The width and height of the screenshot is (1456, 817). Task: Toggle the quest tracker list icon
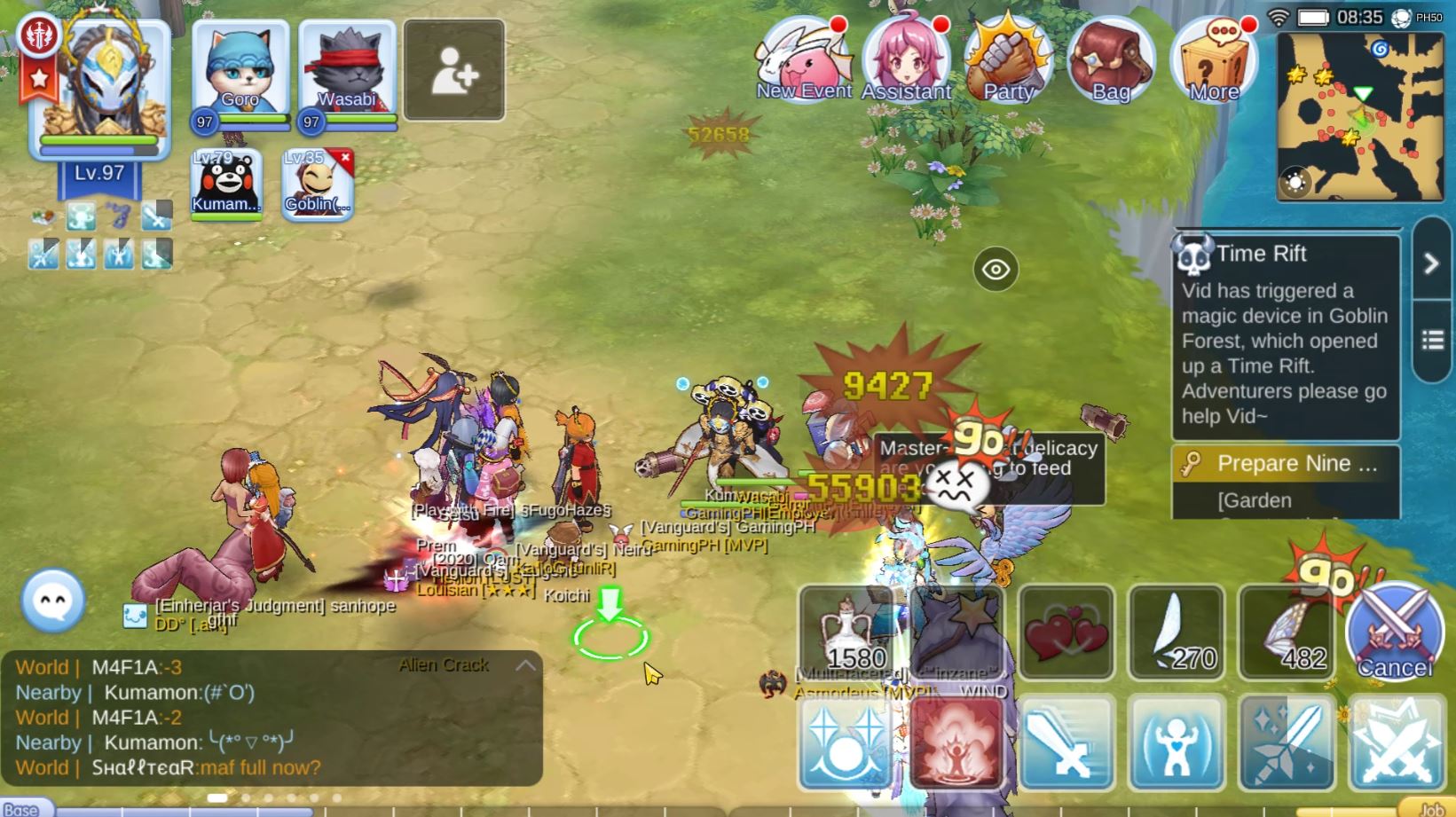[1431, 337]
